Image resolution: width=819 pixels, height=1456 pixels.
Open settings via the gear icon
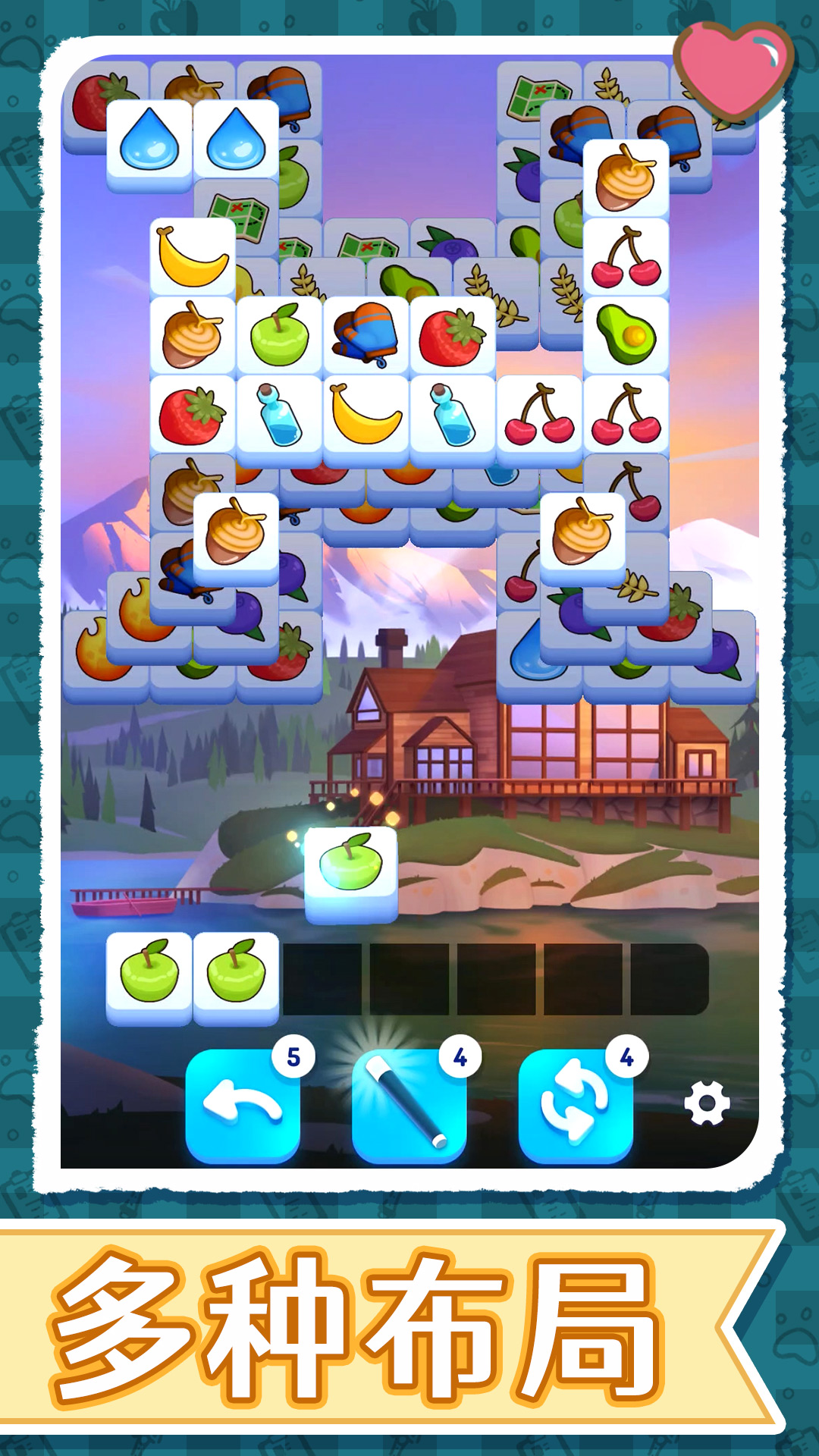(707, 1103)
